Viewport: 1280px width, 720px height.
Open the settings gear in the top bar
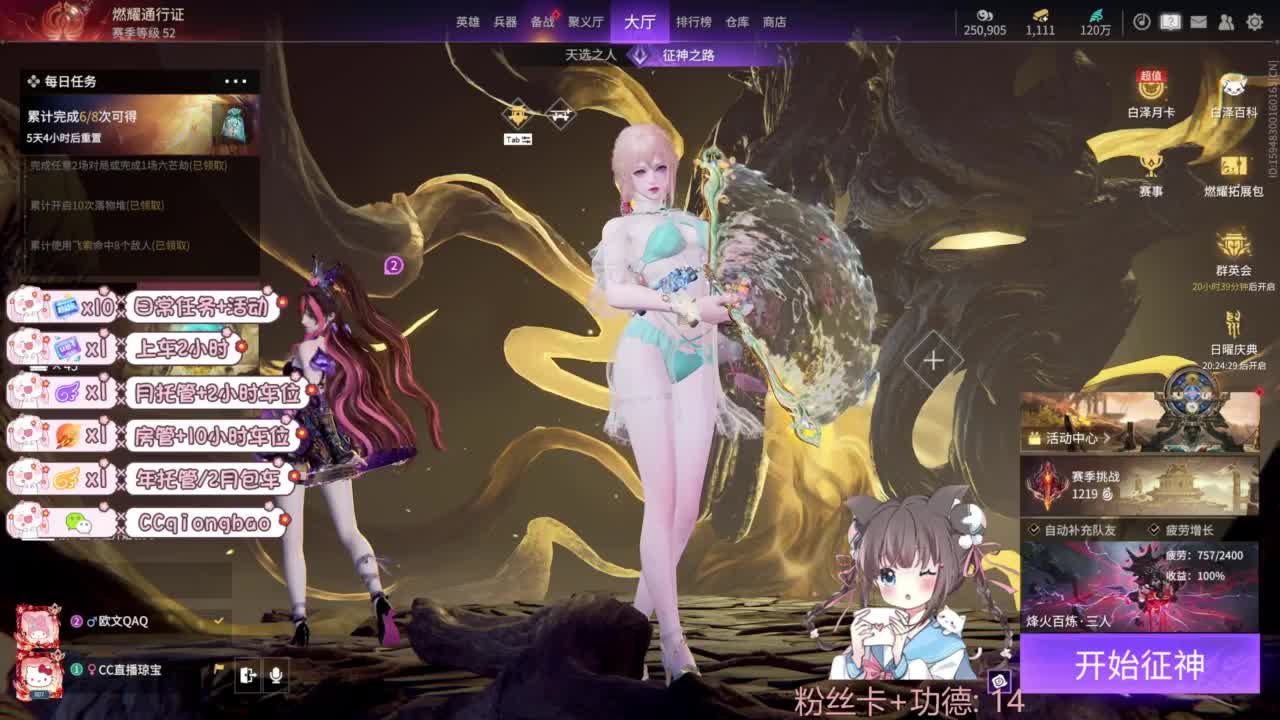click(x=1255, y=20)
